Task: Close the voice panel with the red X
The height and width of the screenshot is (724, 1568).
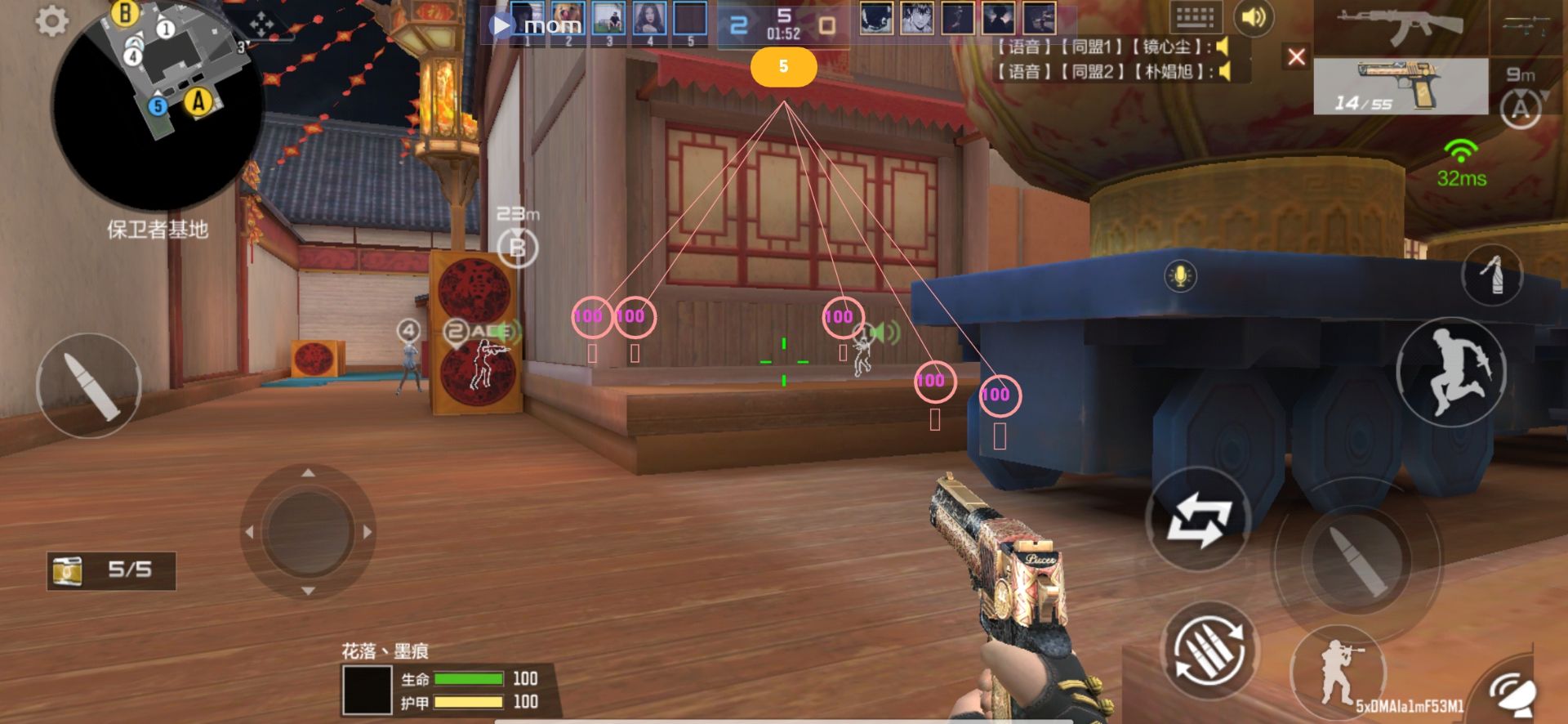Action: tap(1296, 56)
